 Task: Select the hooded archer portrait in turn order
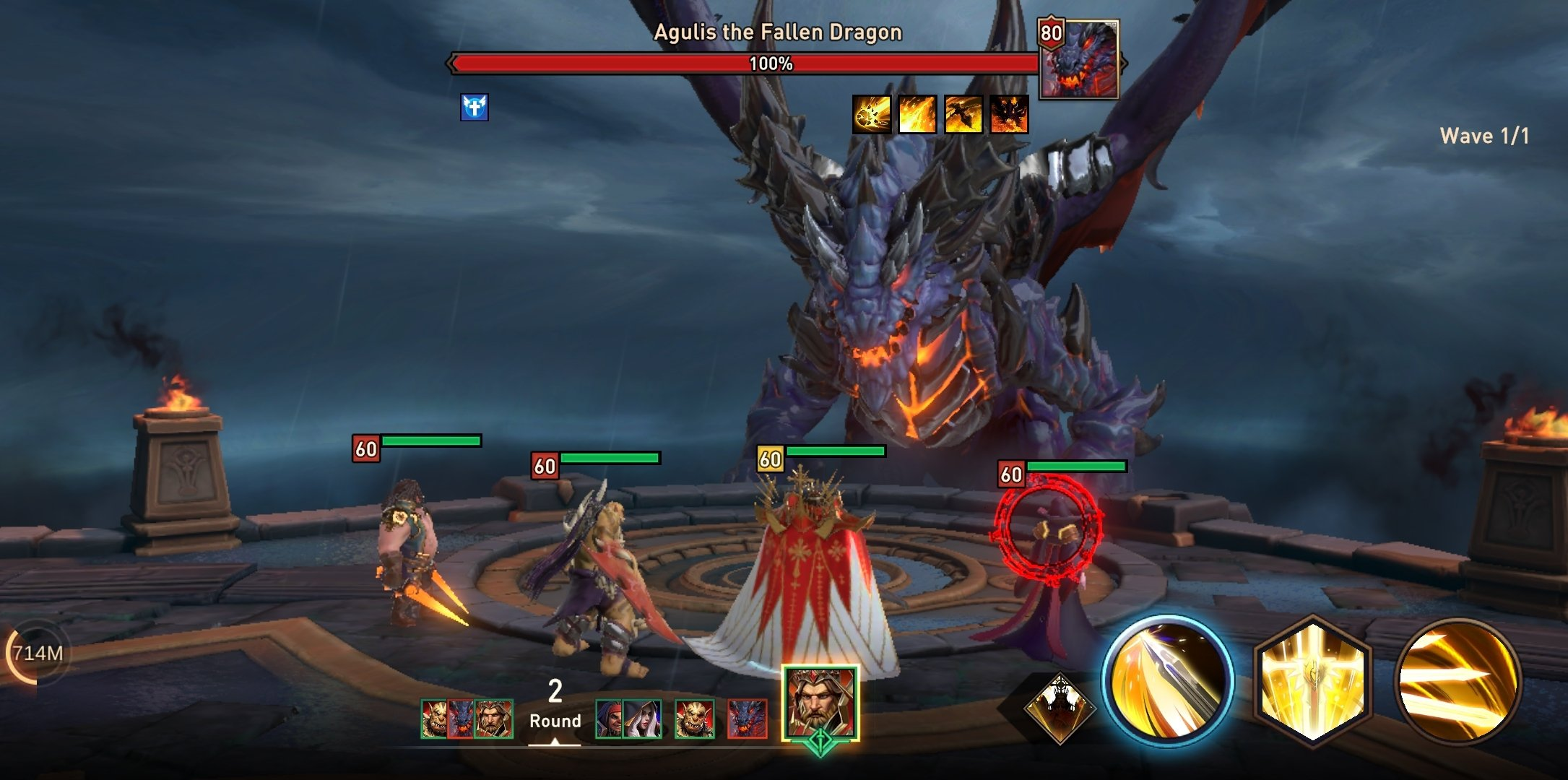(644, 718)
